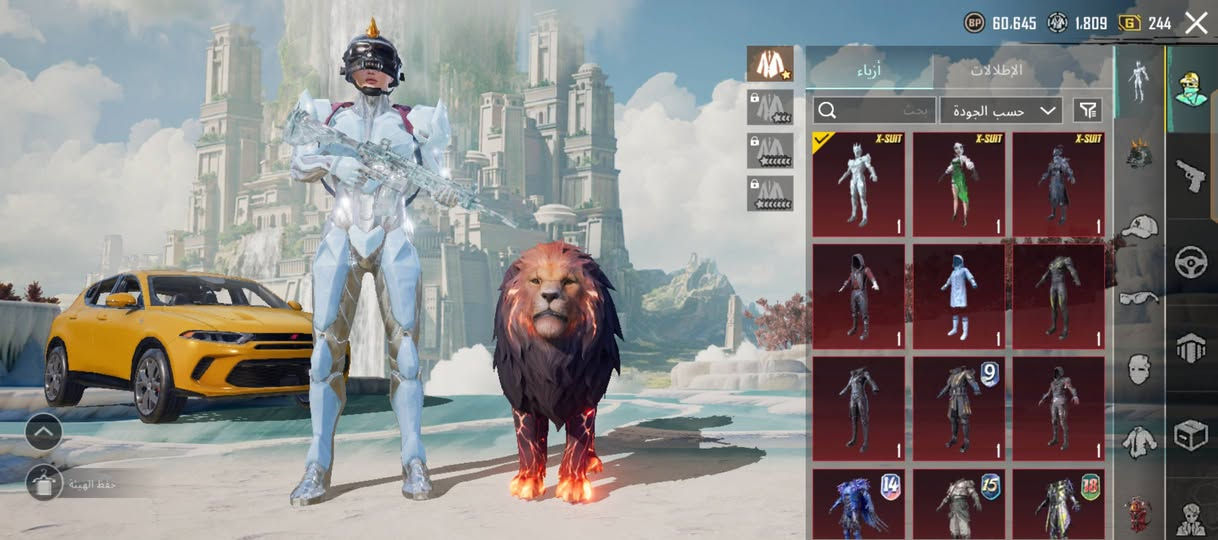The image size is (1218, 540).
Task: Switch to the الإطلالات tab
Action: 996,71
